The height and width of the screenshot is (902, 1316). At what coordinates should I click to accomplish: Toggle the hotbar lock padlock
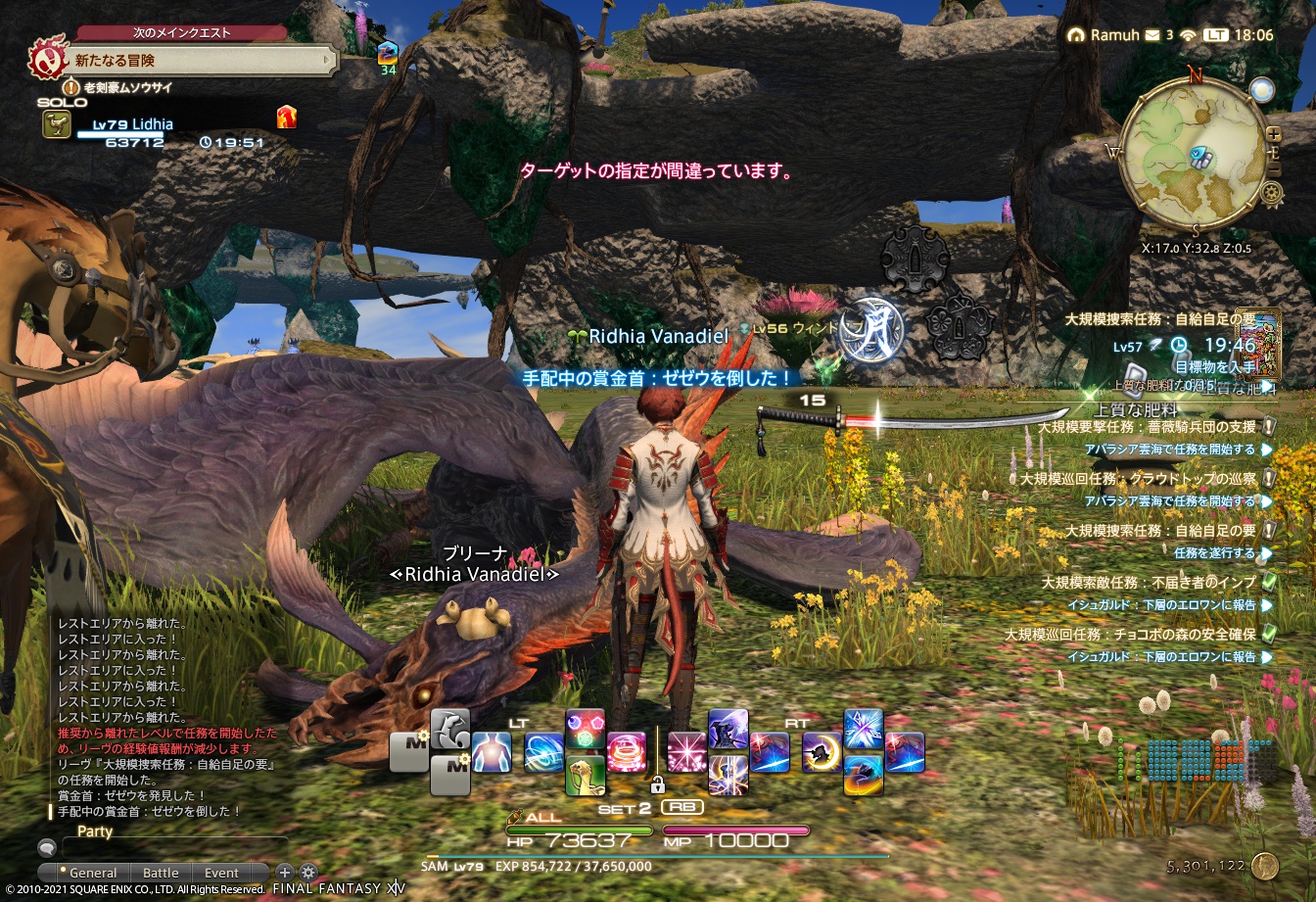click(658, 786)
